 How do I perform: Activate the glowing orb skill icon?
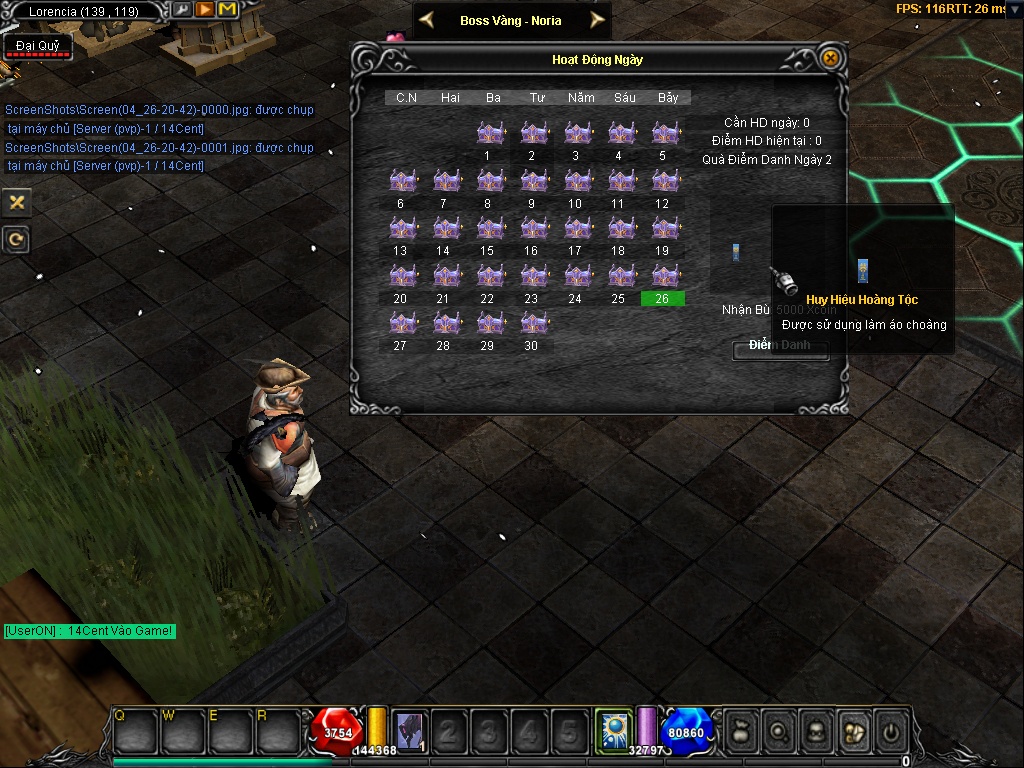pos(612,729)
